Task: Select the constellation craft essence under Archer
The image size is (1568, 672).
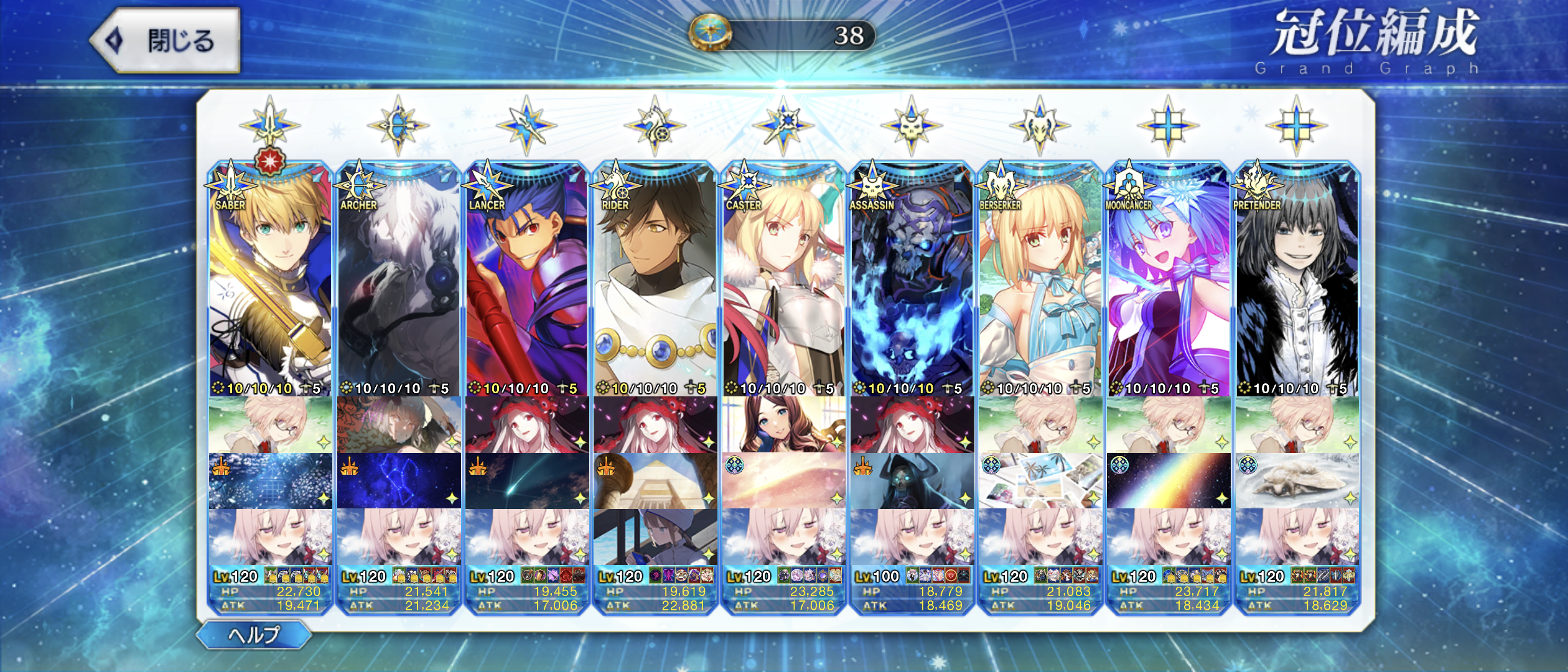Action: click(398, 481)
